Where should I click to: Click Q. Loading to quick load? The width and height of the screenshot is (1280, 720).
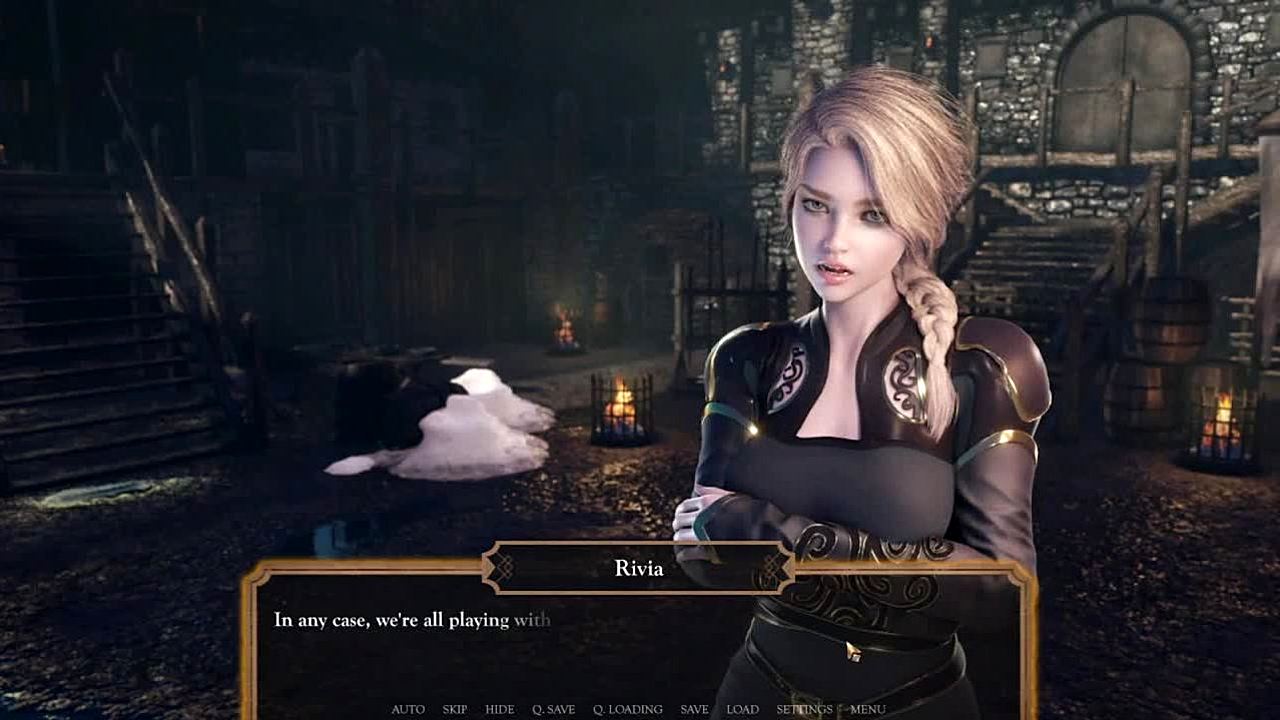[627, 709]
